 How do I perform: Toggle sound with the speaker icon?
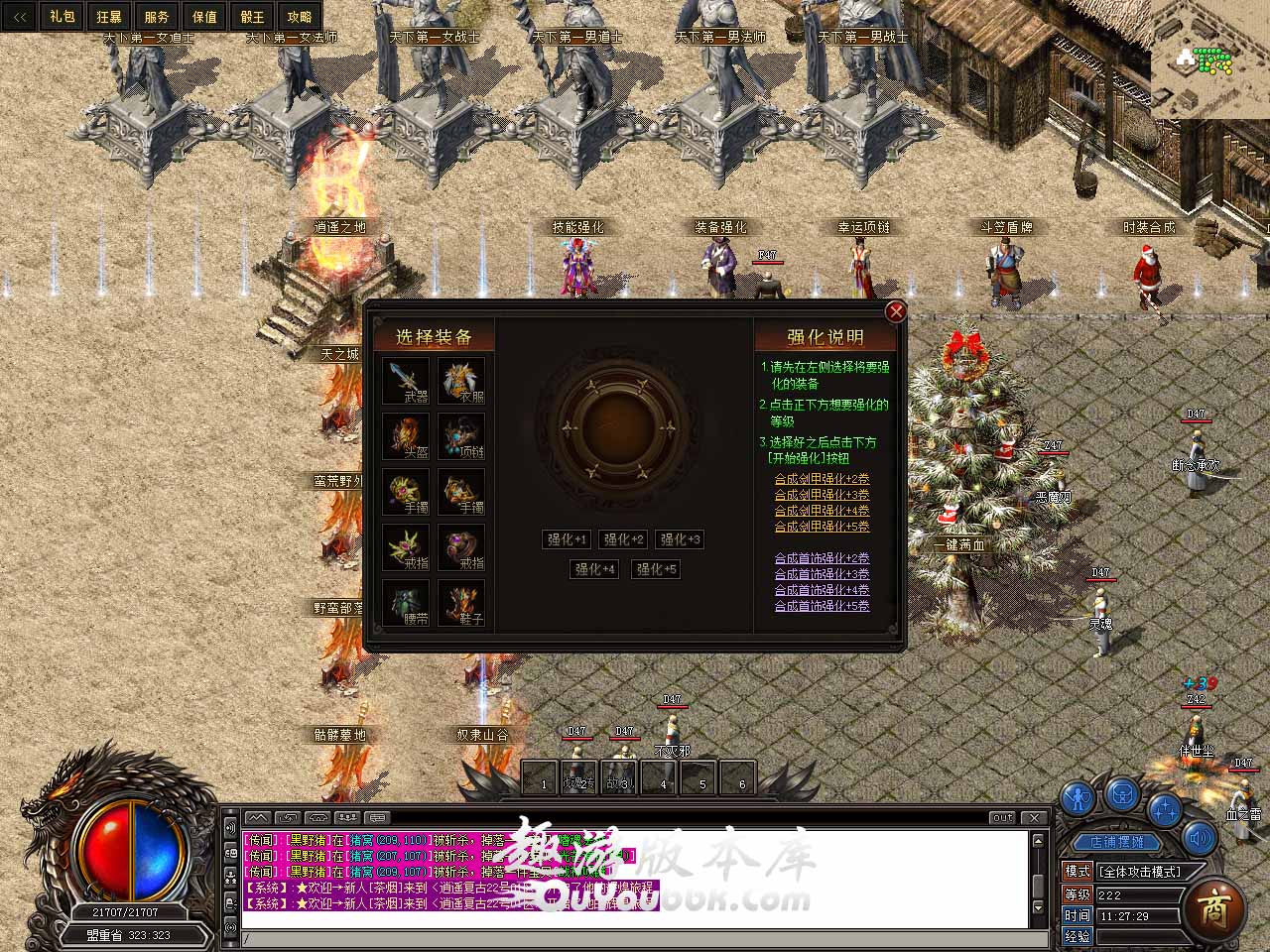(x=1199, y=839)
